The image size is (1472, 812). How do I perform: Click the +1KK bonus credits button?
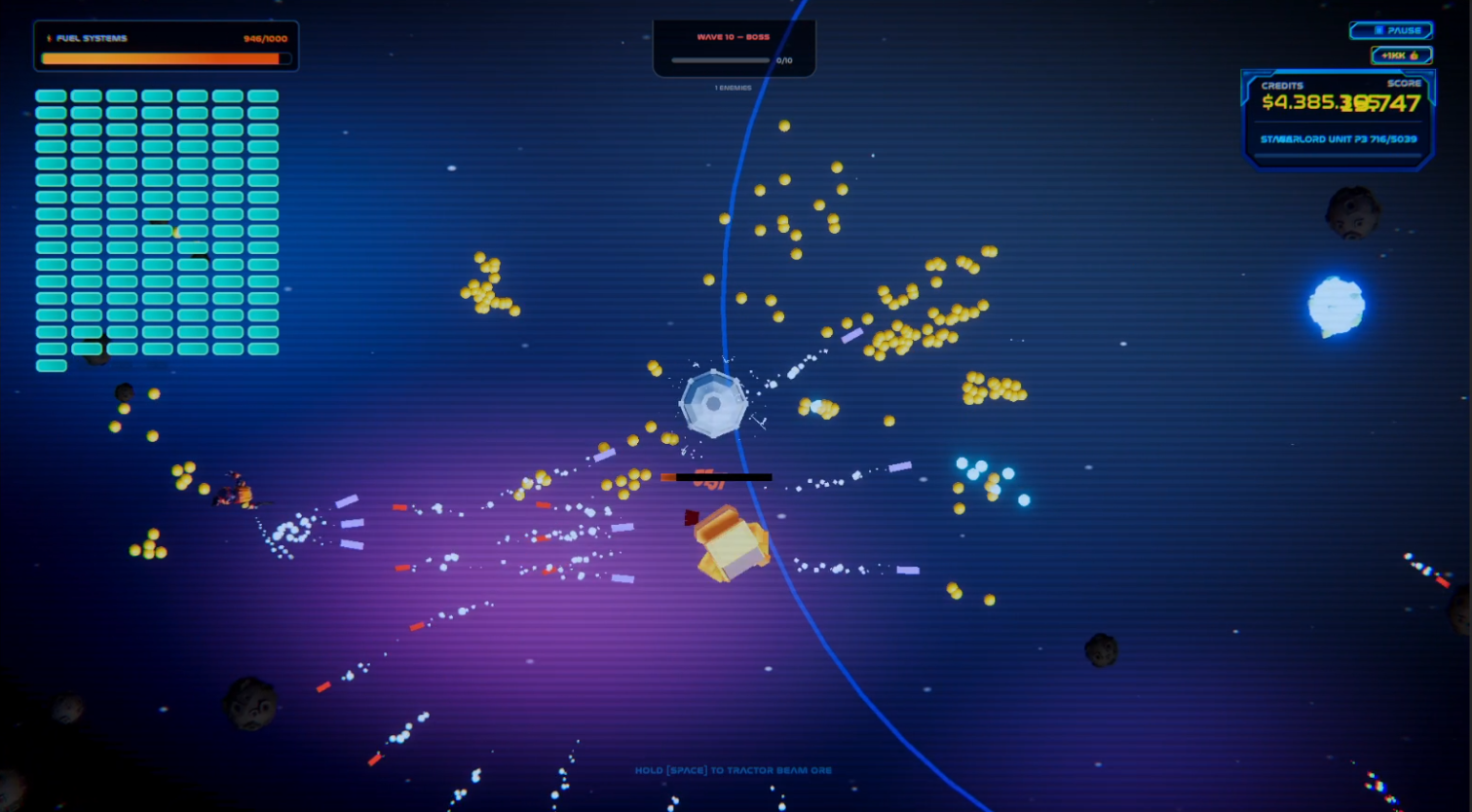(1400, 55)
